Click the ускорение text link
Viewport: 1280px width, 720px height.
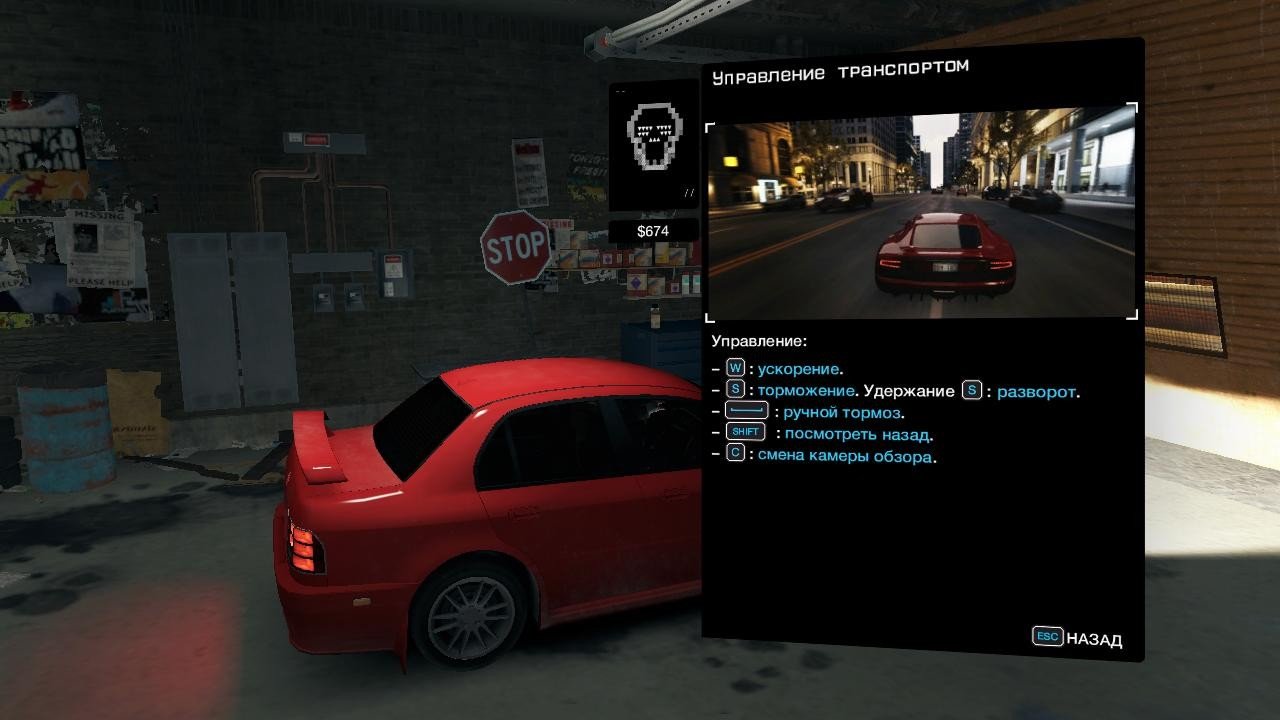(x=800, y=368)
